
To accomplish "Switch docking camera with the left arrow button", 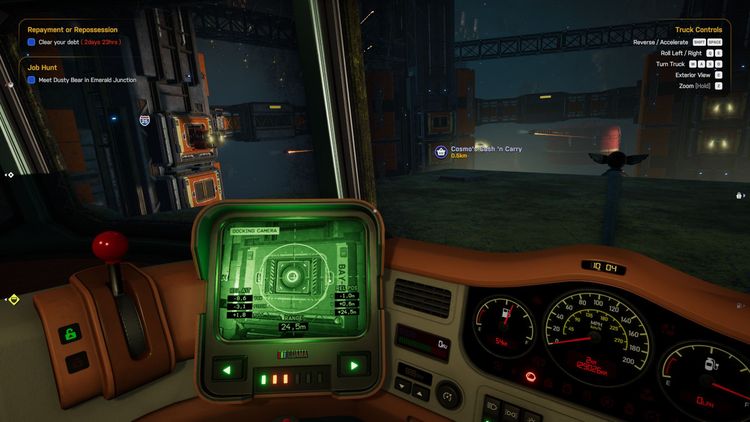I will click(x=227, y=368).
